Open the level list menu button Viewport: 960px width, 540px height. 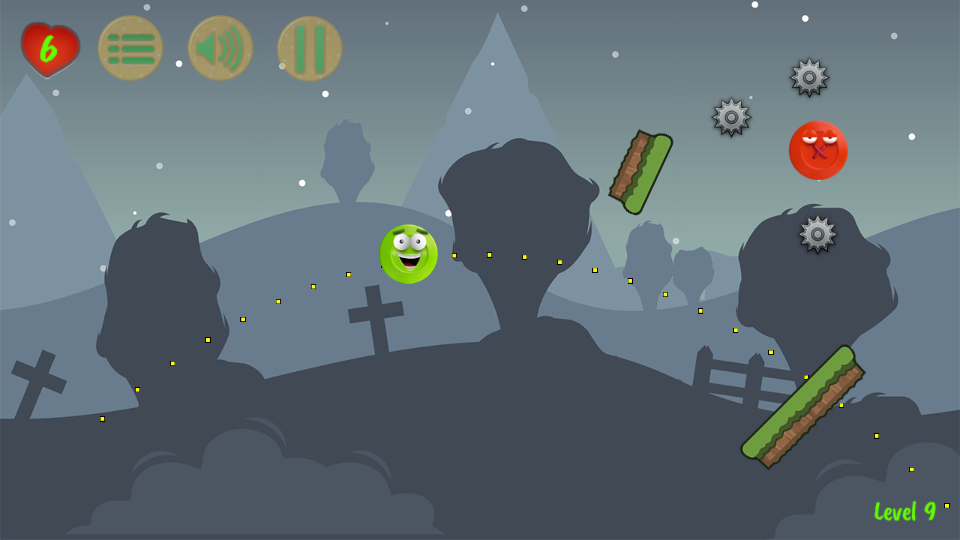coord(130,48)
